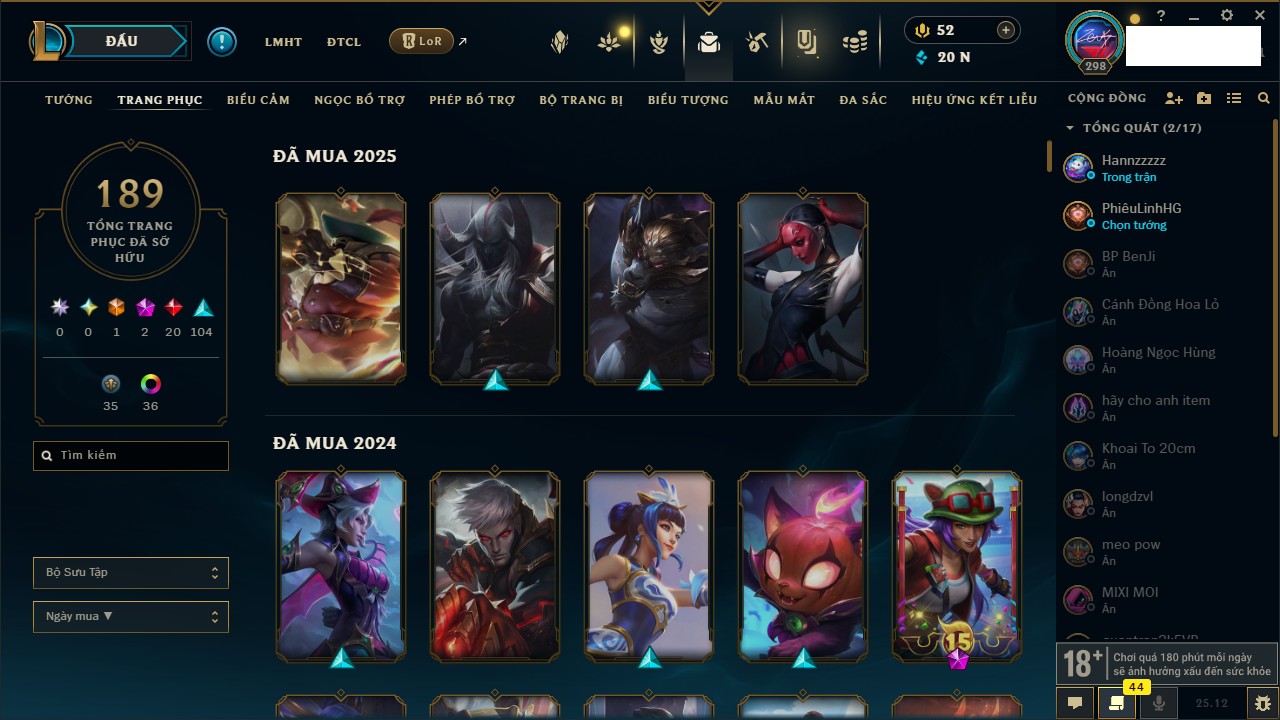Select friend Hannzzzzz in the list
This screenshot has height=720, width=1280.
[1133, 168]
